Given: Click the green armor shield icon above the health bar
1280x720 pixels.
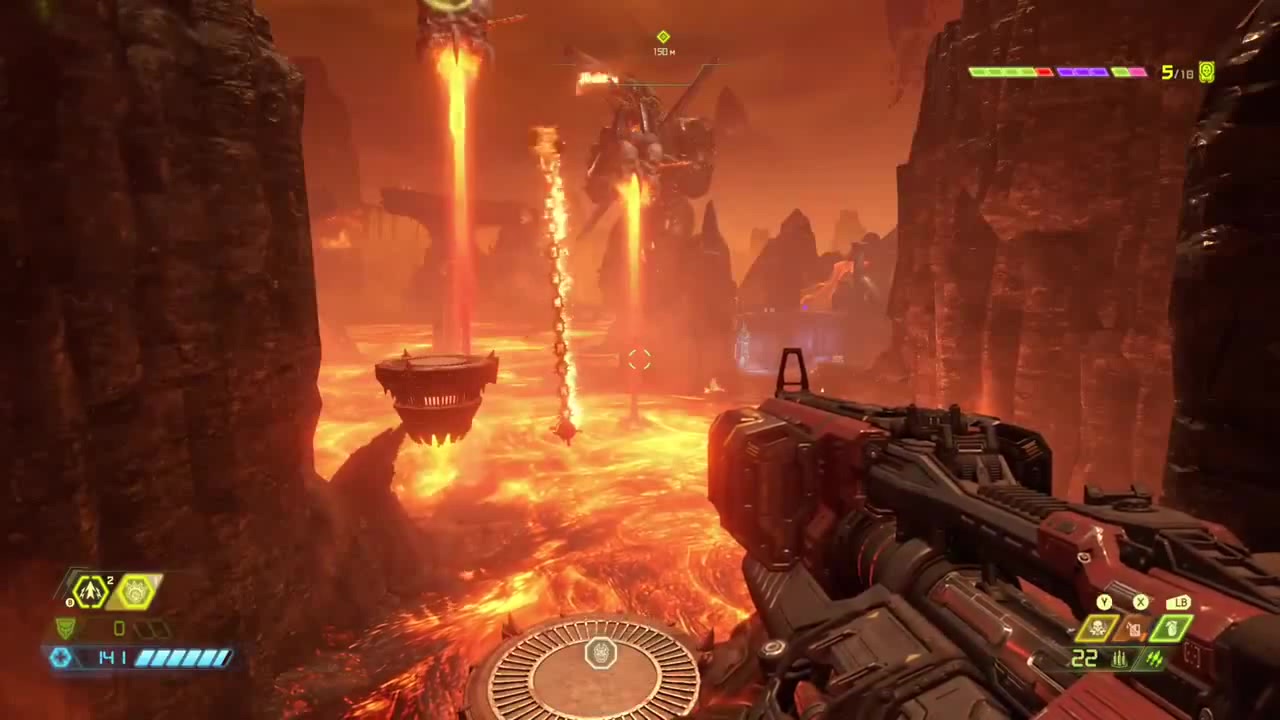Looking at the screenshot, I should click(67, 628).
